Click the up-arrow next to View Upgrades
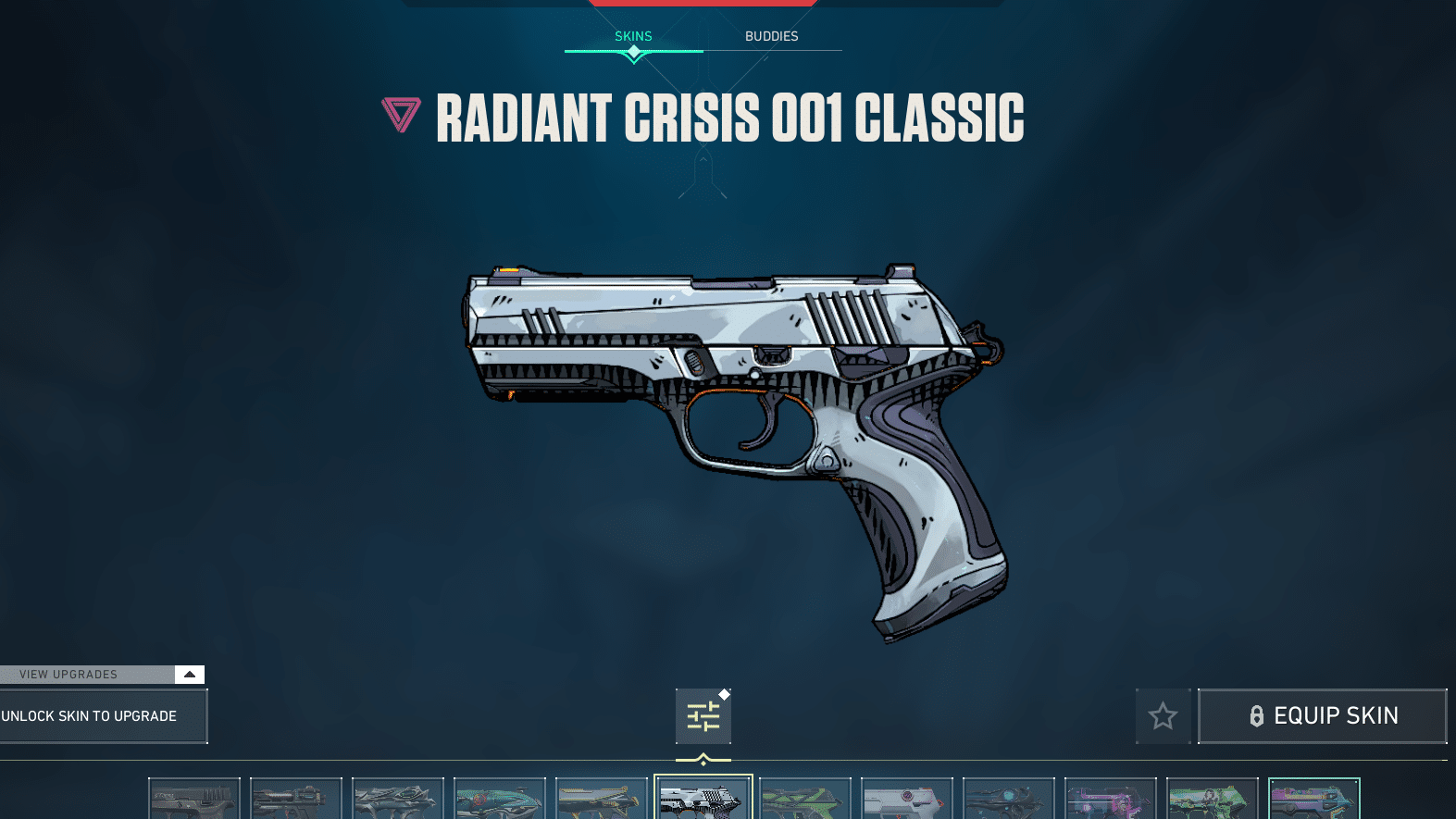The image size is (1456, 819). coord(191,674)
